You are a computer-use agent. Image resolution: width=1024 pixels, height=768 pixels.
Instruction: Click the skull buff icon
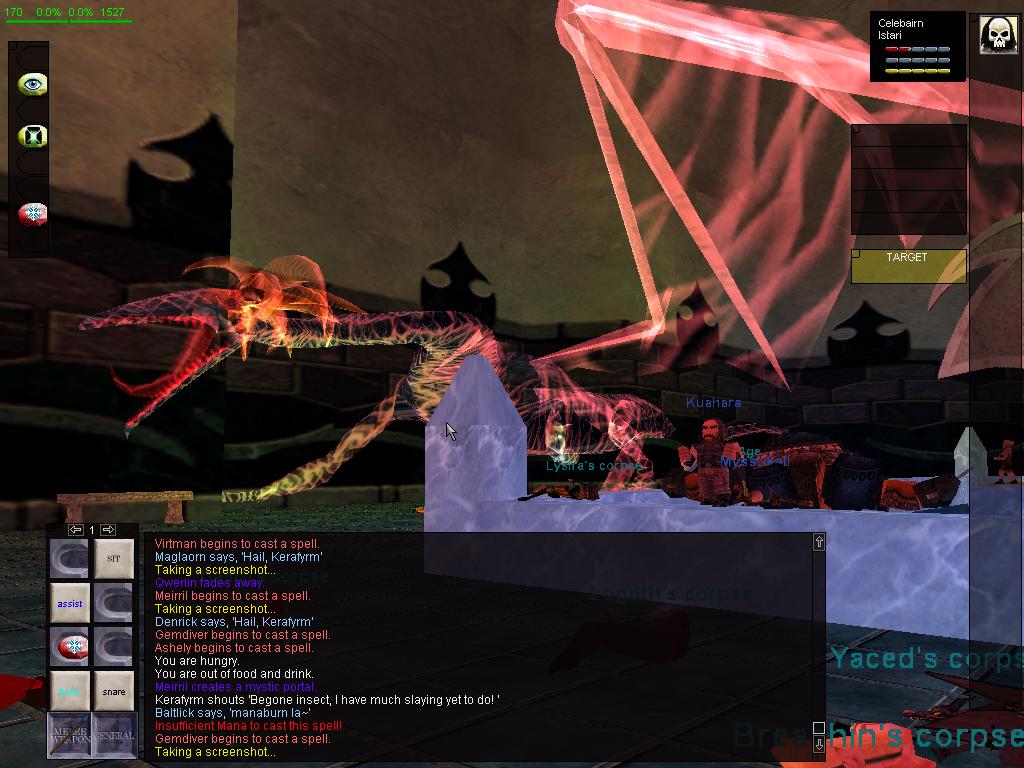(x=997, y=36)
